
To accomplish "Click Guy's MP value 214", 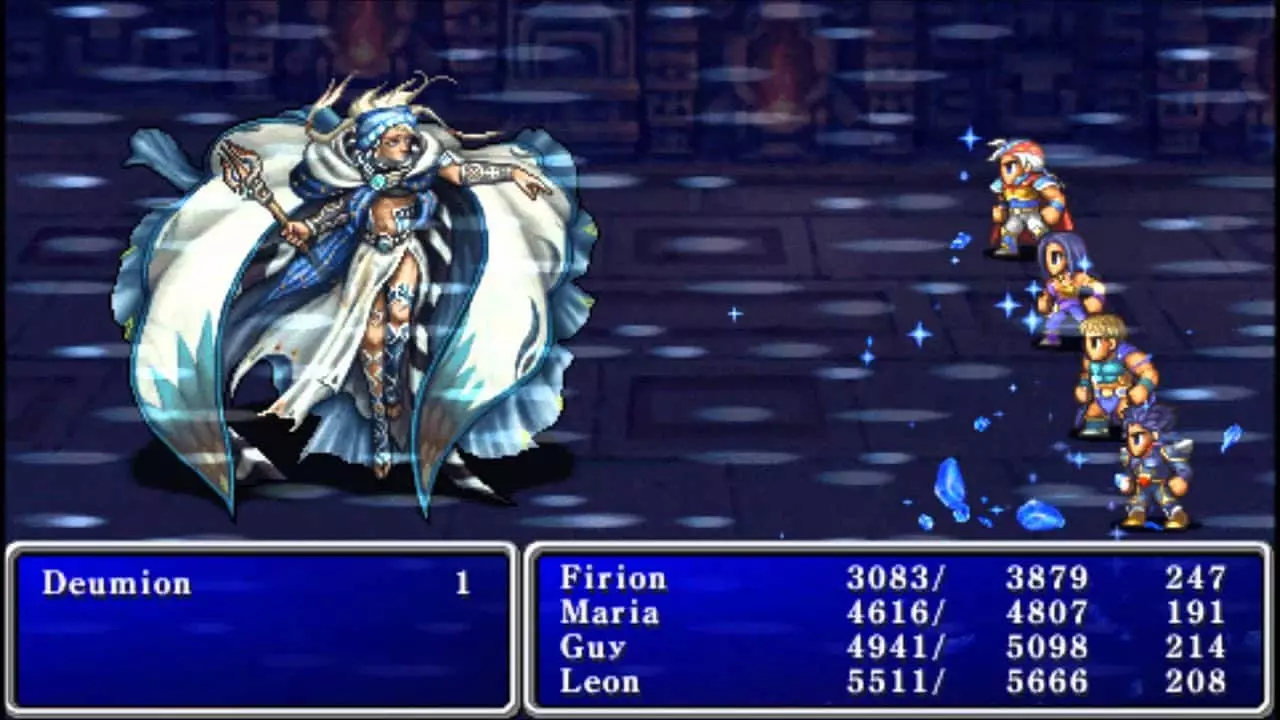I will point(1195,648).
